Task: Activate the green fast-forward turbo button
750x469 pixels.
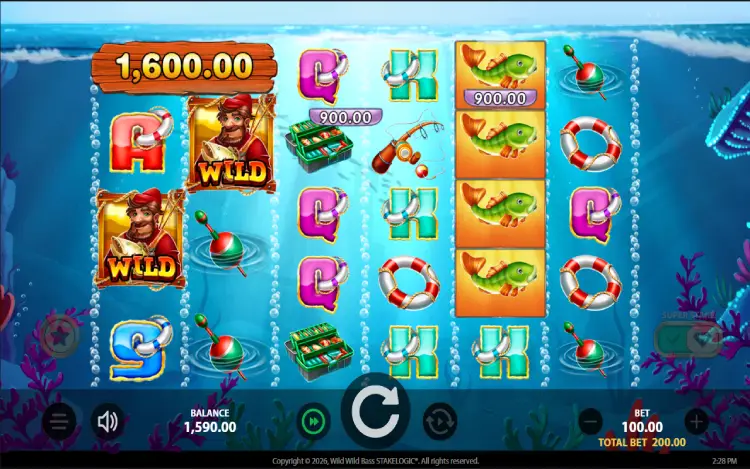Action: pos(314,420)
